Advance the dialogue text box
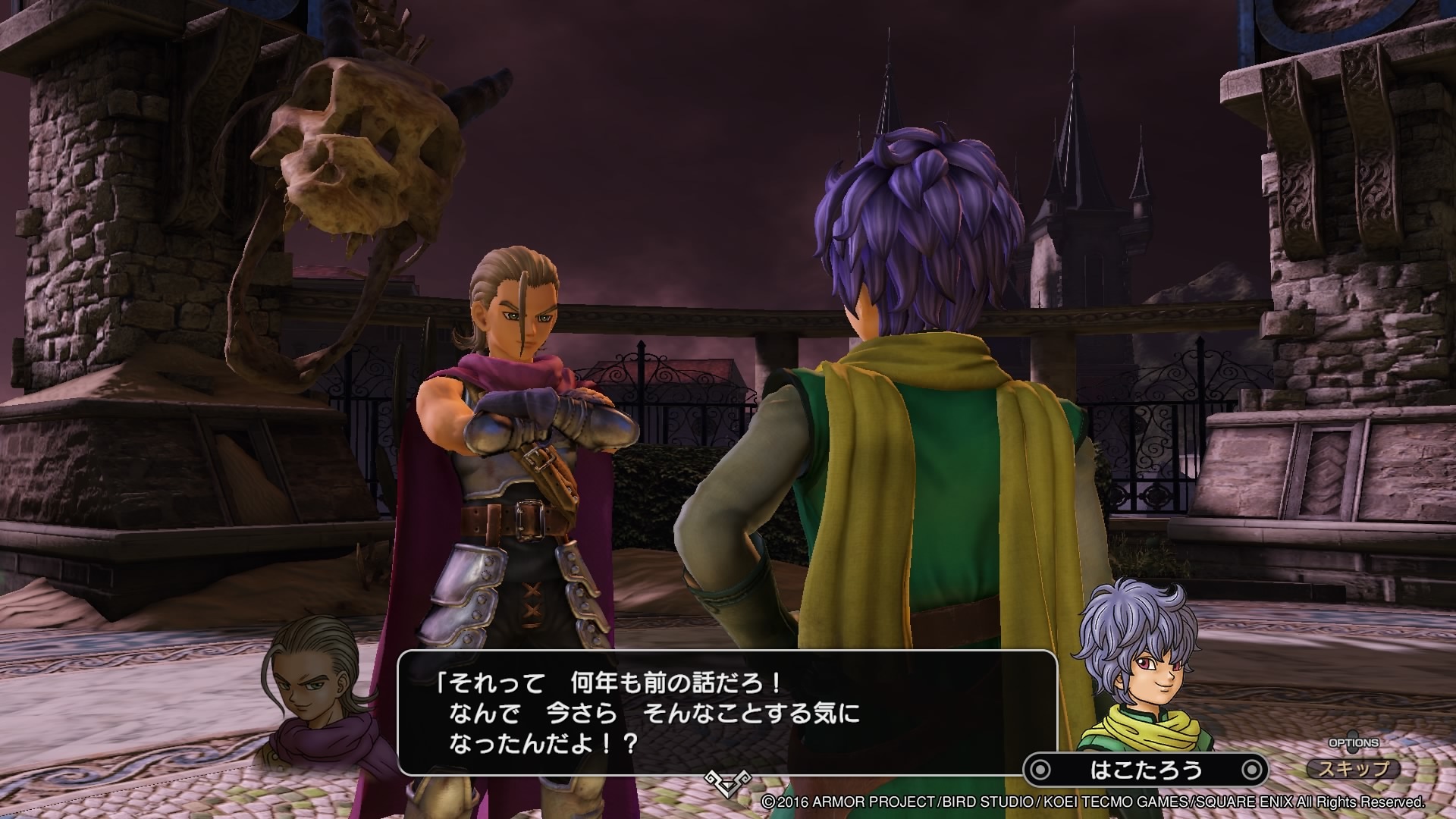Image resolution: width=1456 pixels, height=819 pixels. point(726,712)
